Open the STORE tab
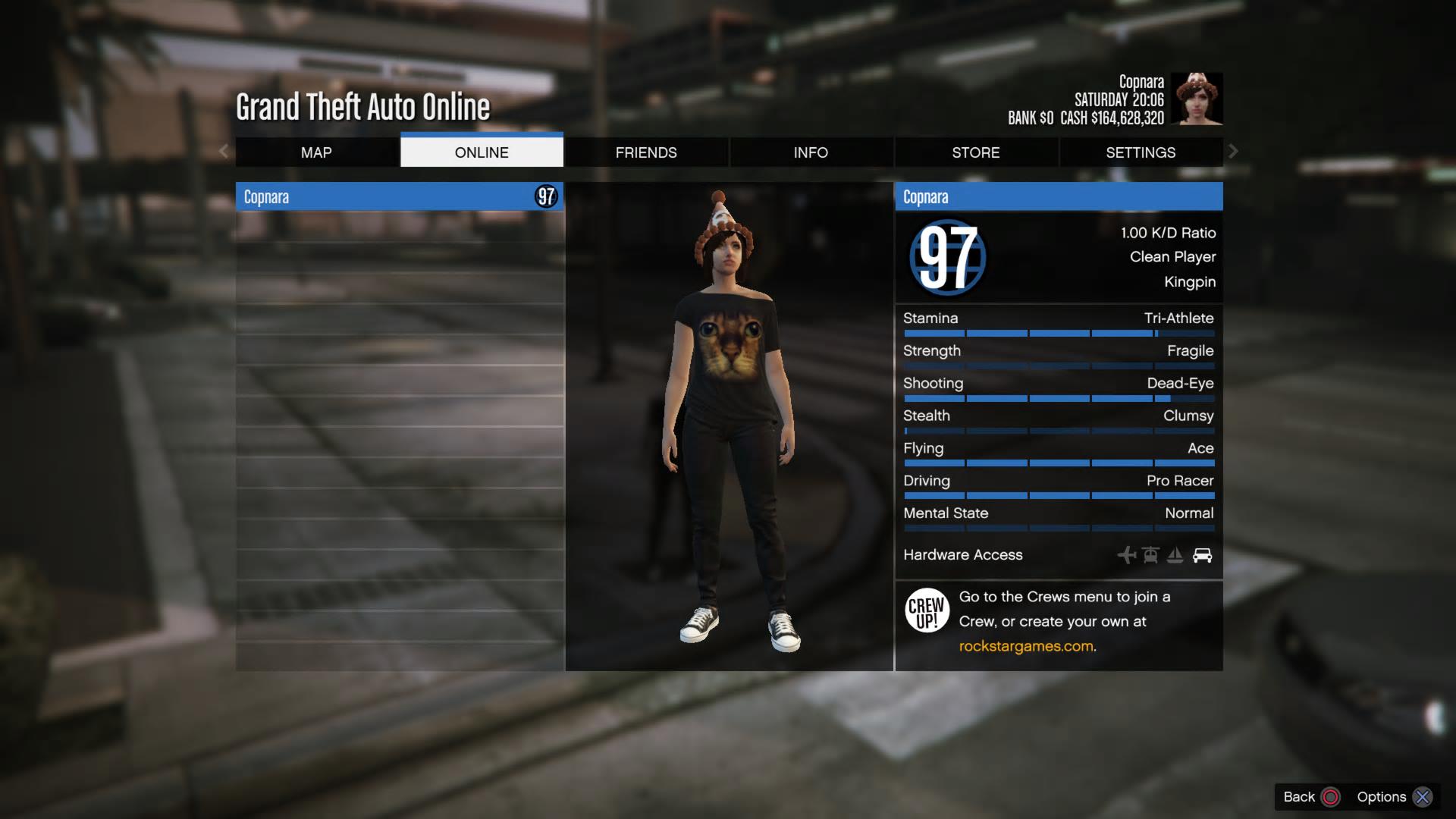The width and height of the screenshot is (1456, 819). (975, 152)
